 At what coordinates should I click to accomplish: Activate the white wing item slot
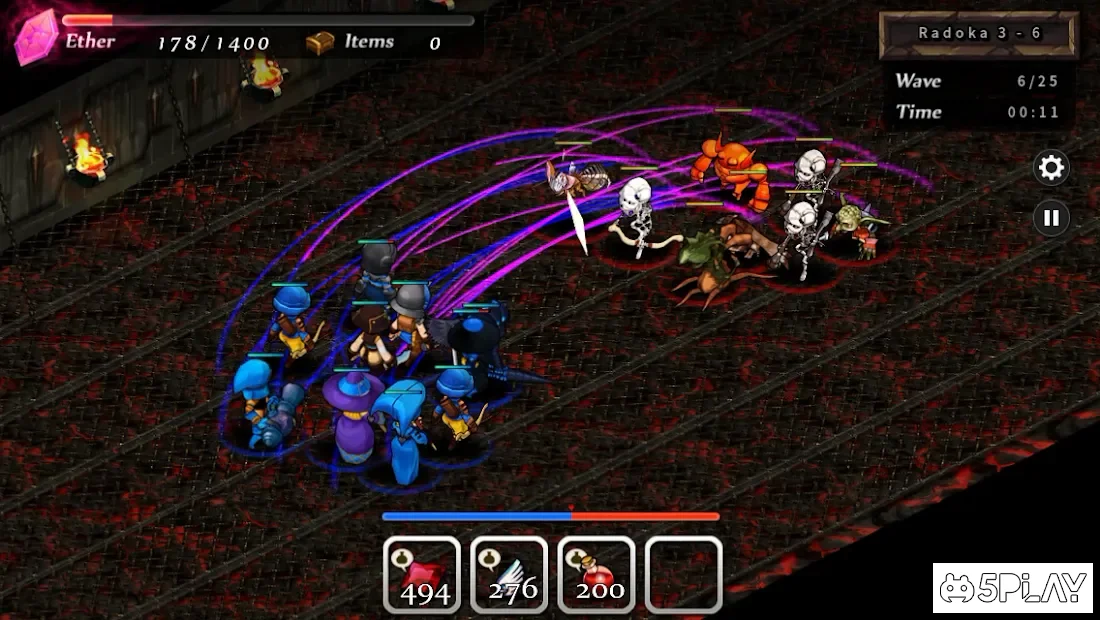tap(509, 575)
